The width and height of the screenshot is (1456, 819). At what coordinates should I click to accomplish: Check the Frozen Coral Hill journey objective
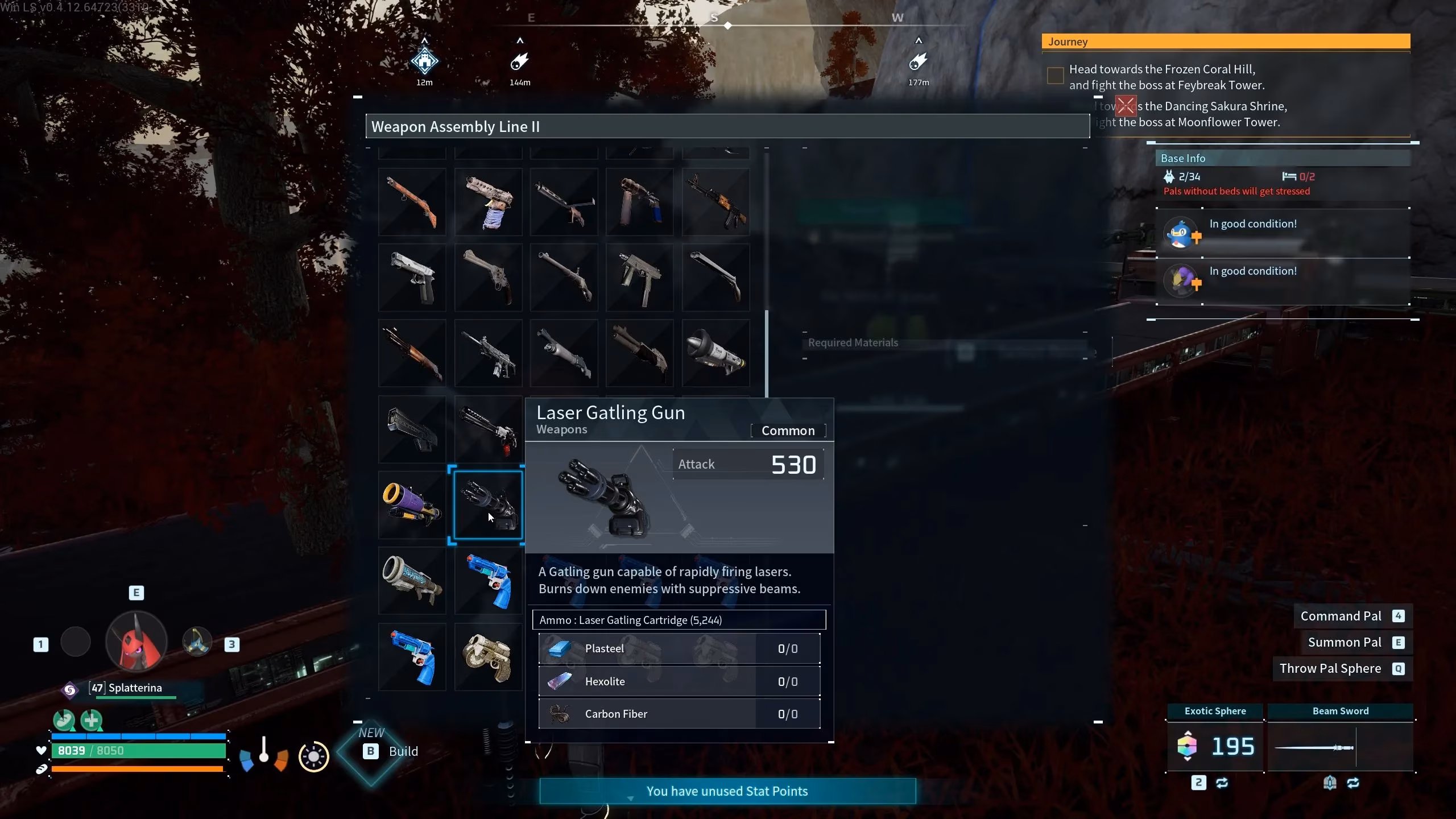1055,75
